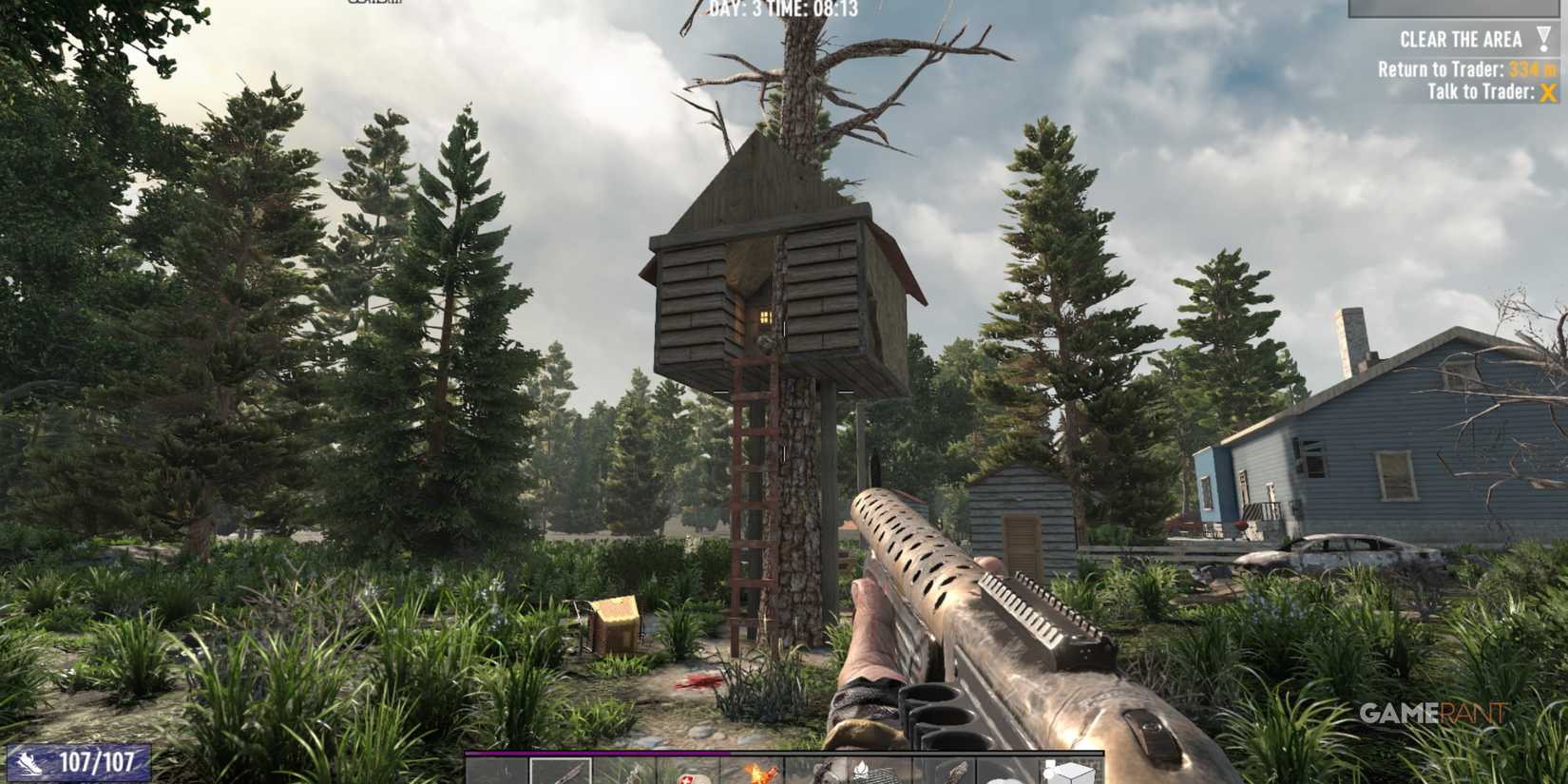Screen dimensions: 1568x784
Task: Click the quest exclamation medal icon beside CLEAR THE AREA
Action: click(x=1543, y=39)
